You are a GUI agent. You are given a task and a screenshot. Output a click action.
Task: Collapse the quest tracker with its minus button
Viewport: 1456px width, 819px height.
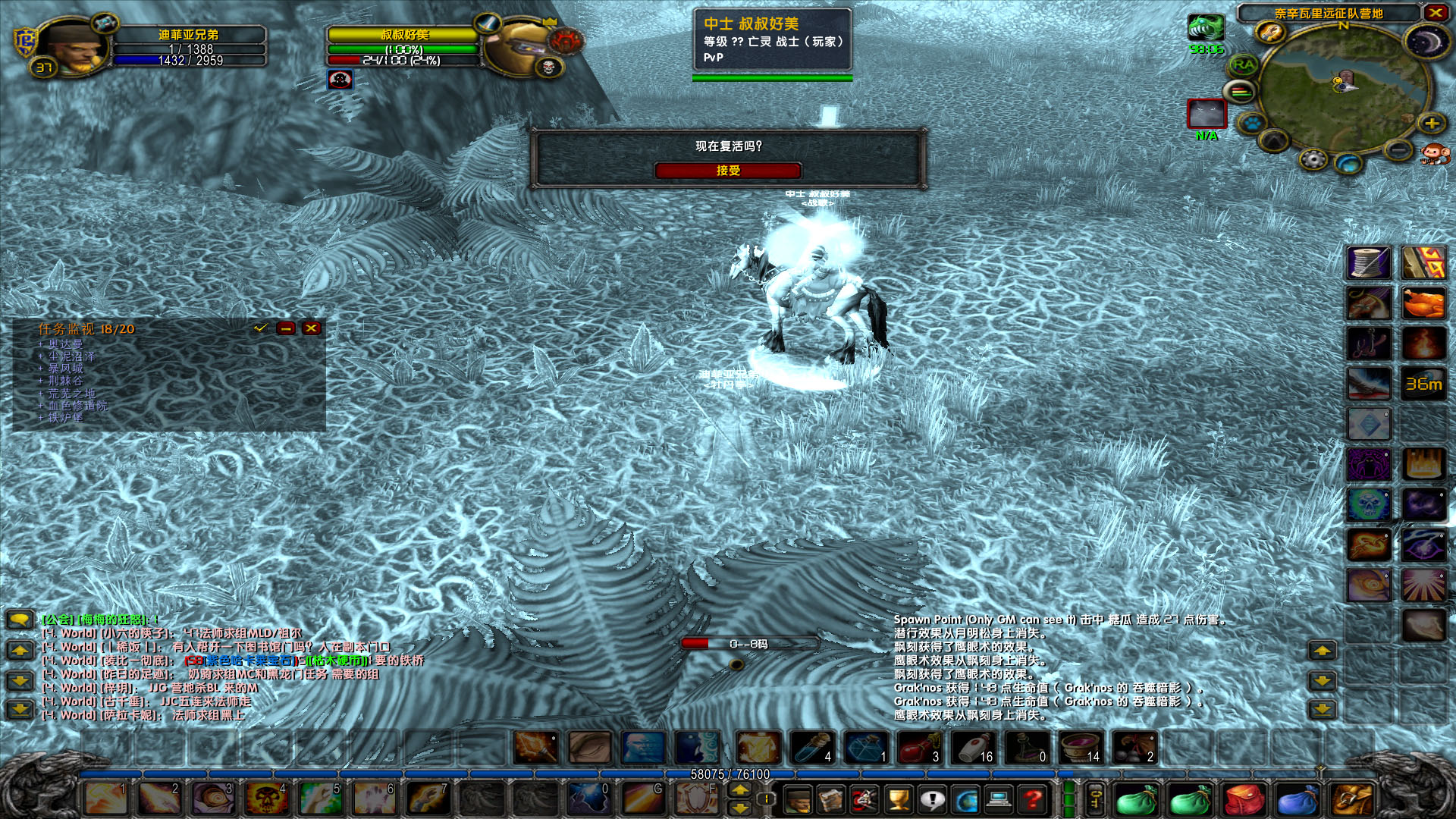[285, 328]
